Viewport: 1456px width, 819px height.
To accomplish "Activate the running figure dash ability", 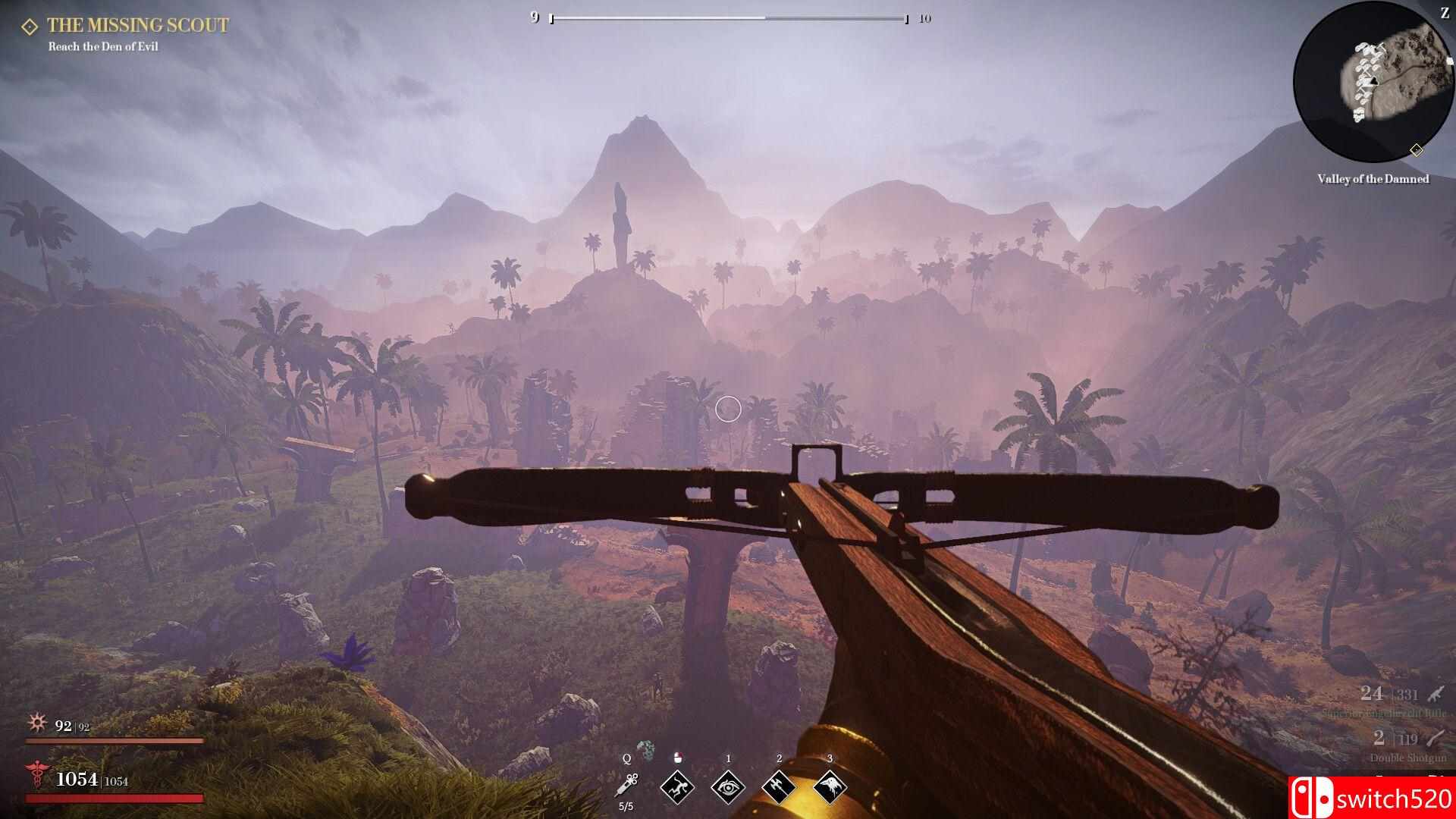I will [x=677, y=787].
